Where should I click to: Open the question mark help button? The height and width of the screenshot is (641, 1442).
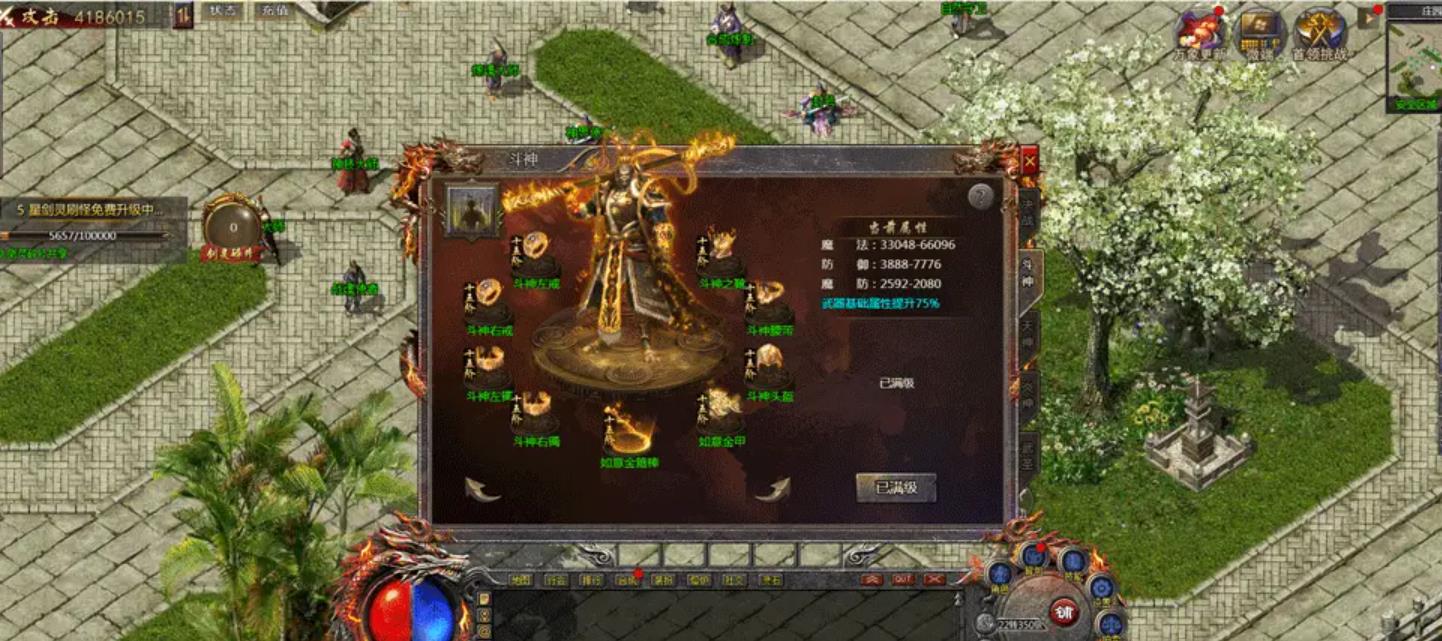click(981, 197)
